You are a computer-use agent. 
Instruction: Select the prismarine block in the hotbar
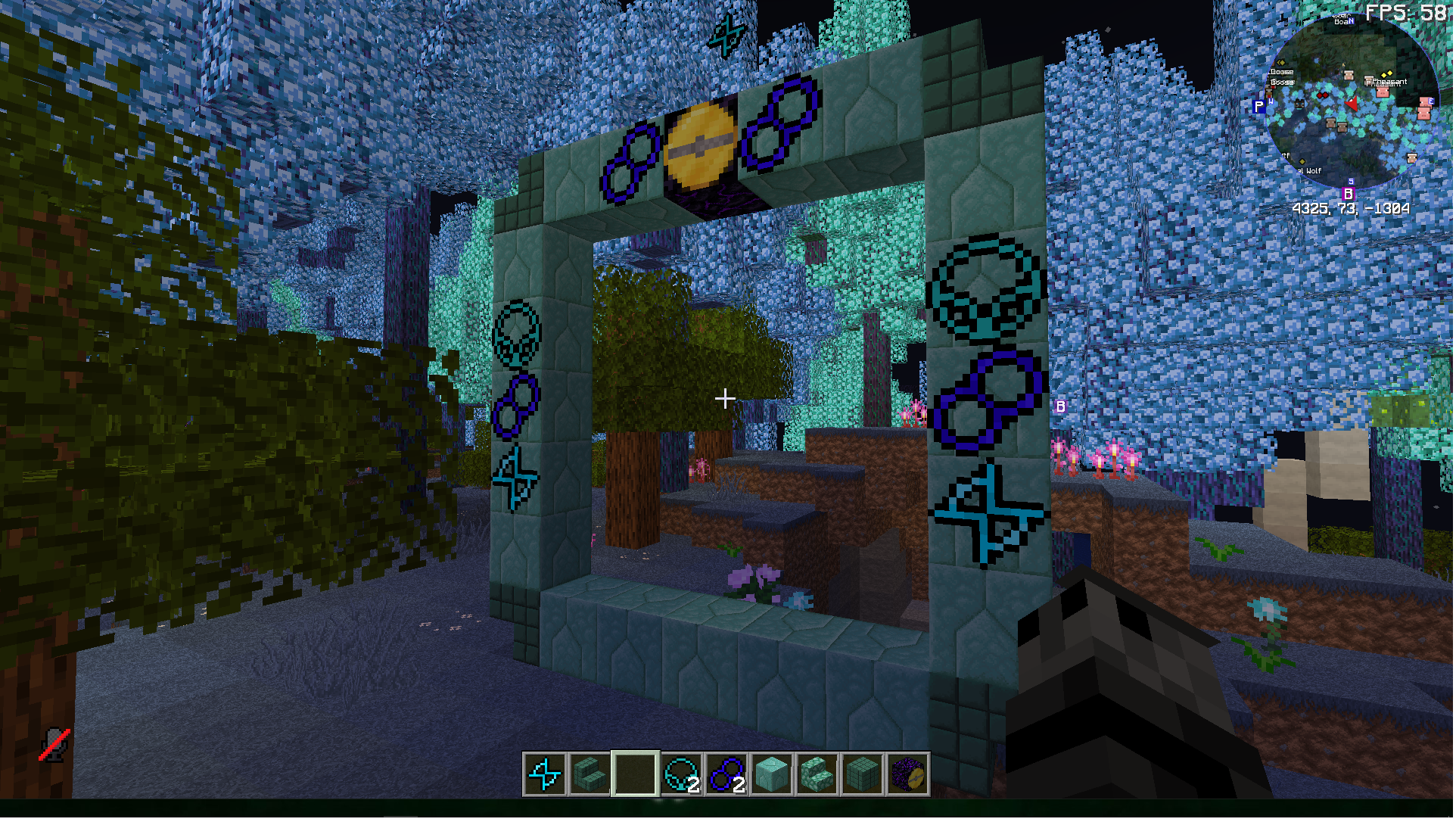coord(772,776)
